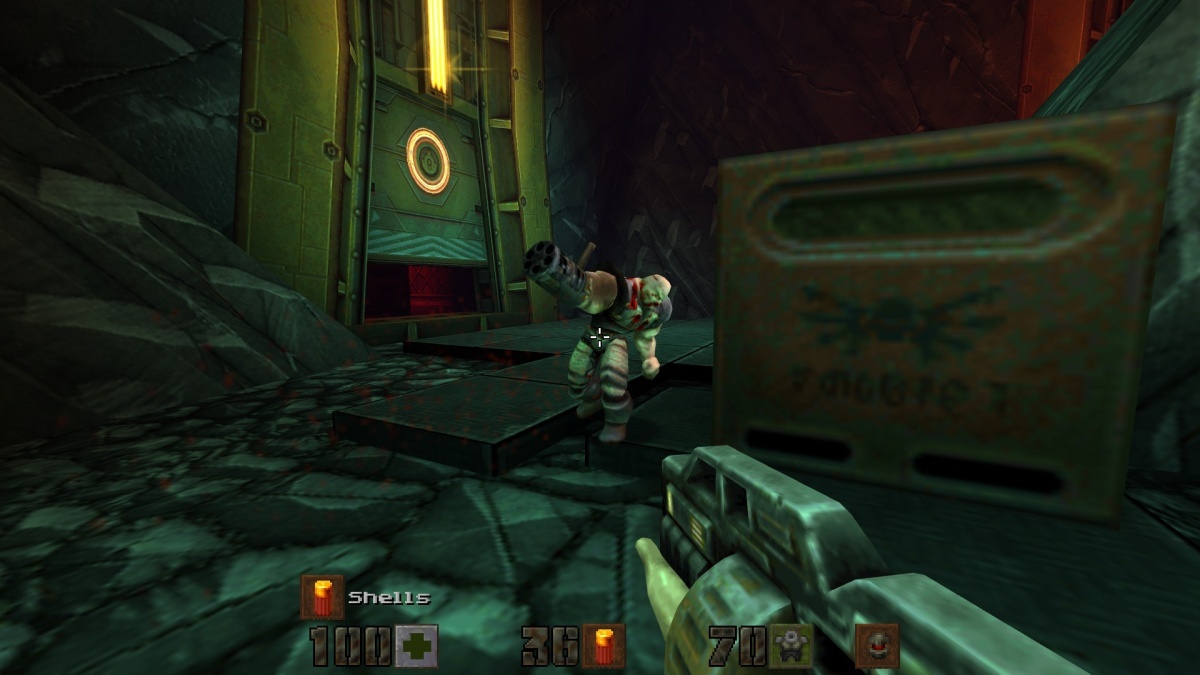The image size is (1200, 675).
Task: Click the red-eyed item icon on the far right
Action: point(877,646)
